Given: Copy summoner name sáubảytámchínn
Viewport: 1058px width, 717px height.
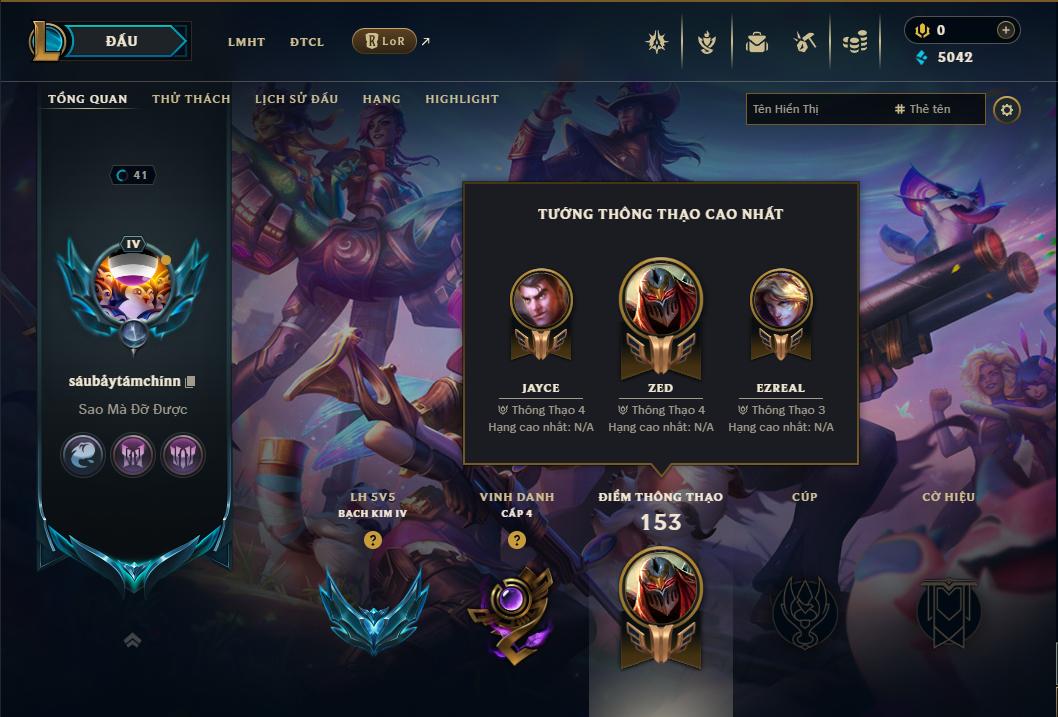Looking at the screenshot, I should point(190,382).
